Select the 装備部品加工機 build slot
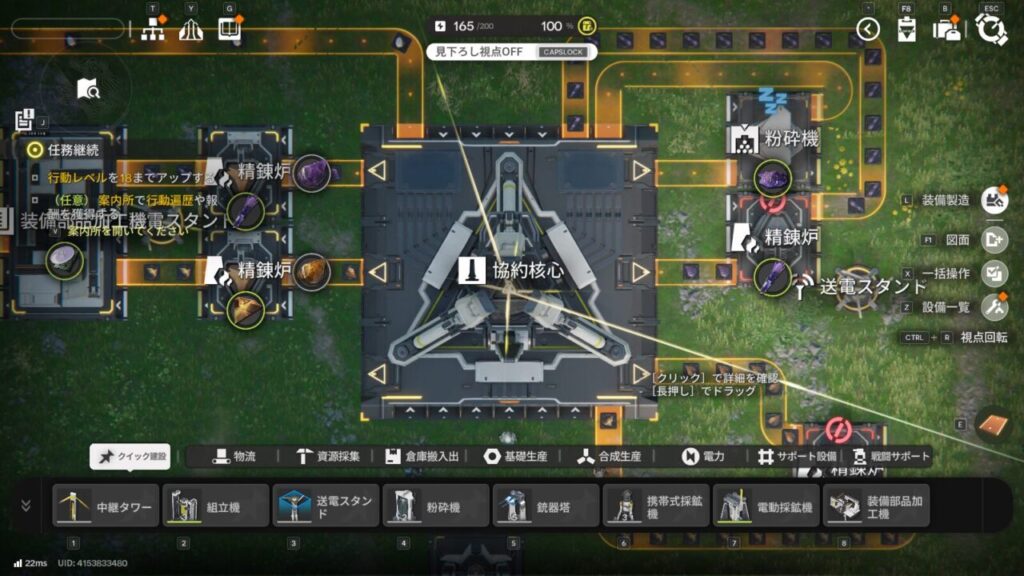1024x576 pixels. tap(875, 506)
